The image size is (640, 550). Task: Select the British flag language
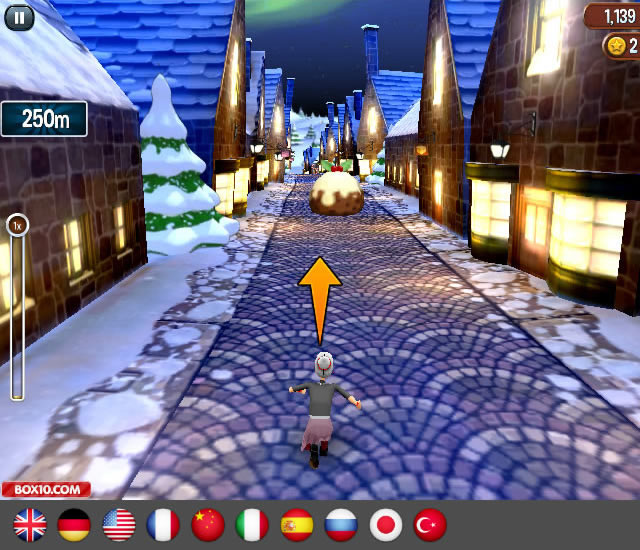tap(30, 524)
